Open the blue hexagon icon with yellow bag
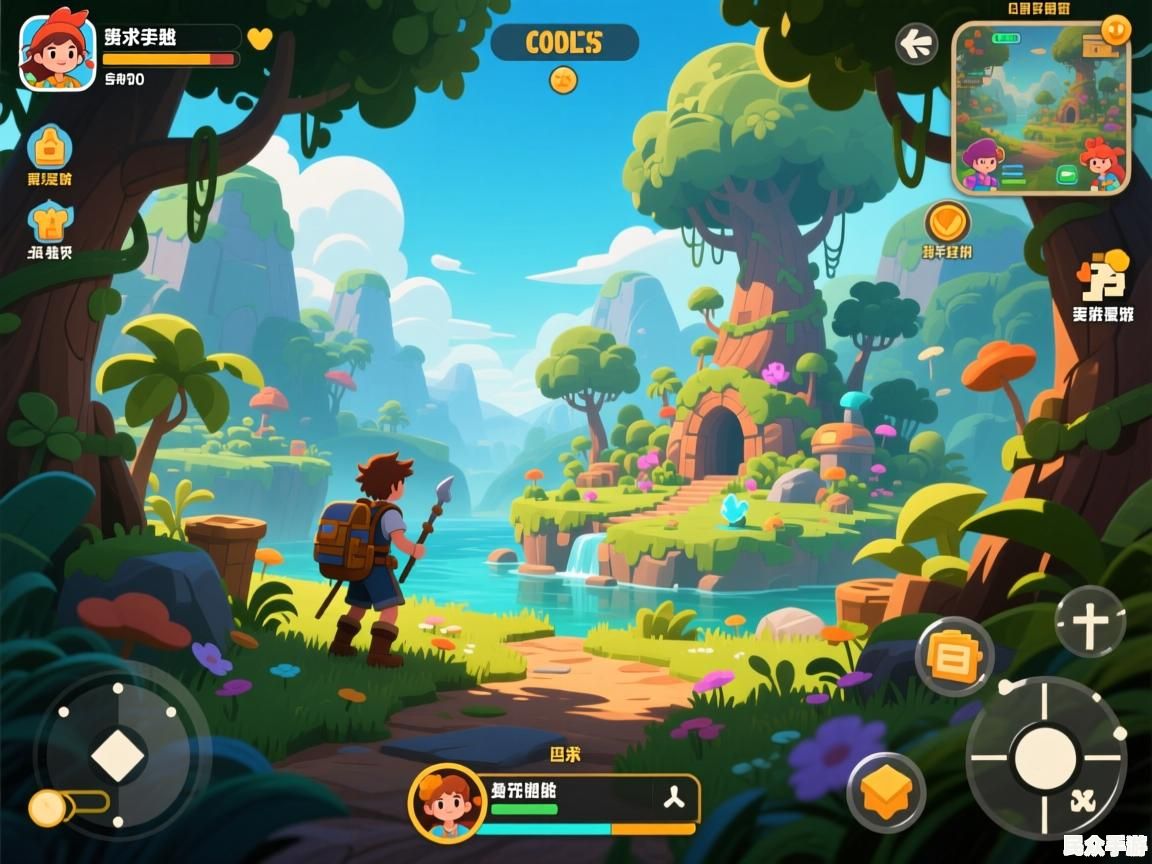 (49, 147)
